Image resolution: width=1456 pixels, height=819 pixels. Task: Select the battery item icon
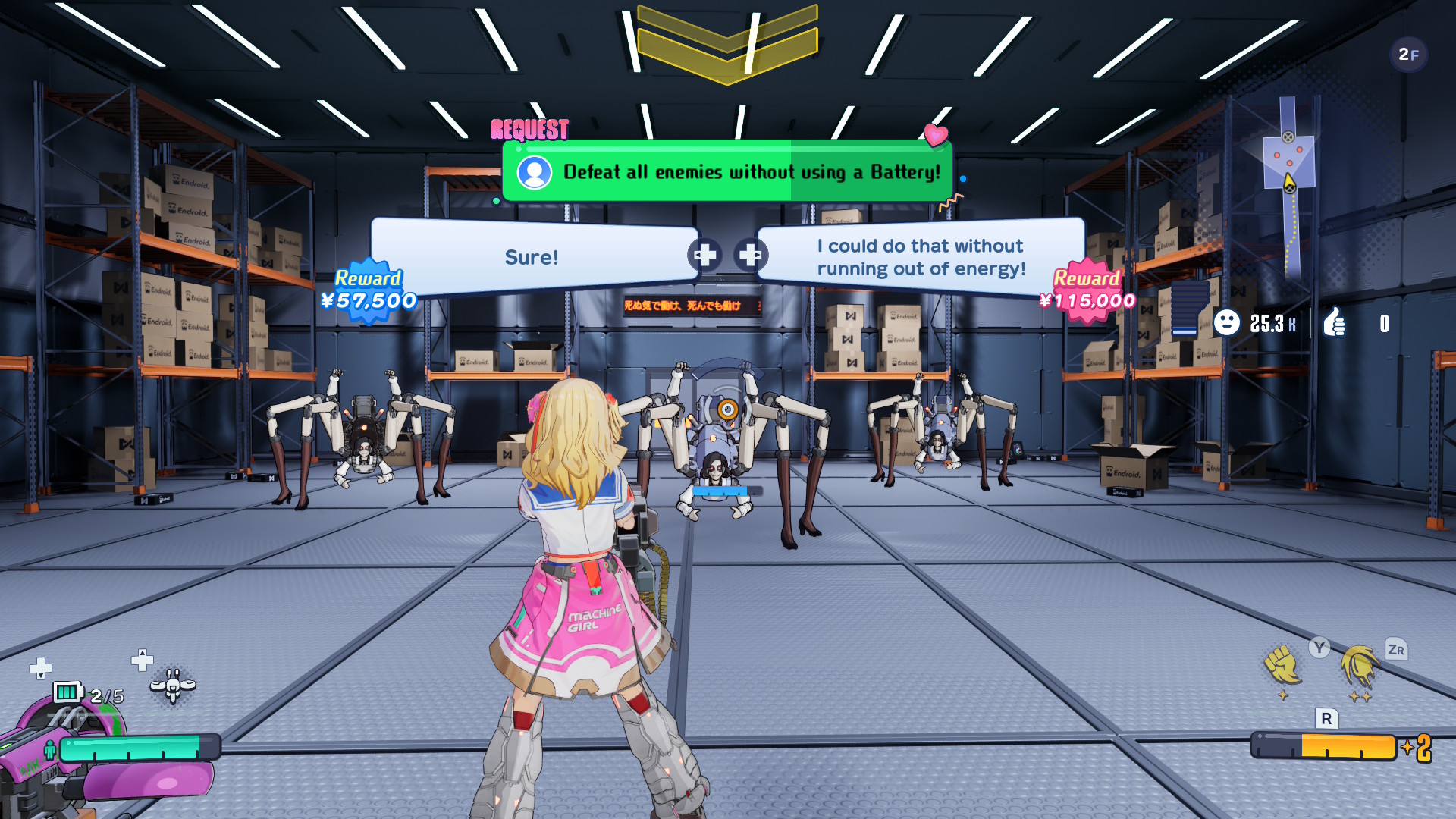(67, 692)
